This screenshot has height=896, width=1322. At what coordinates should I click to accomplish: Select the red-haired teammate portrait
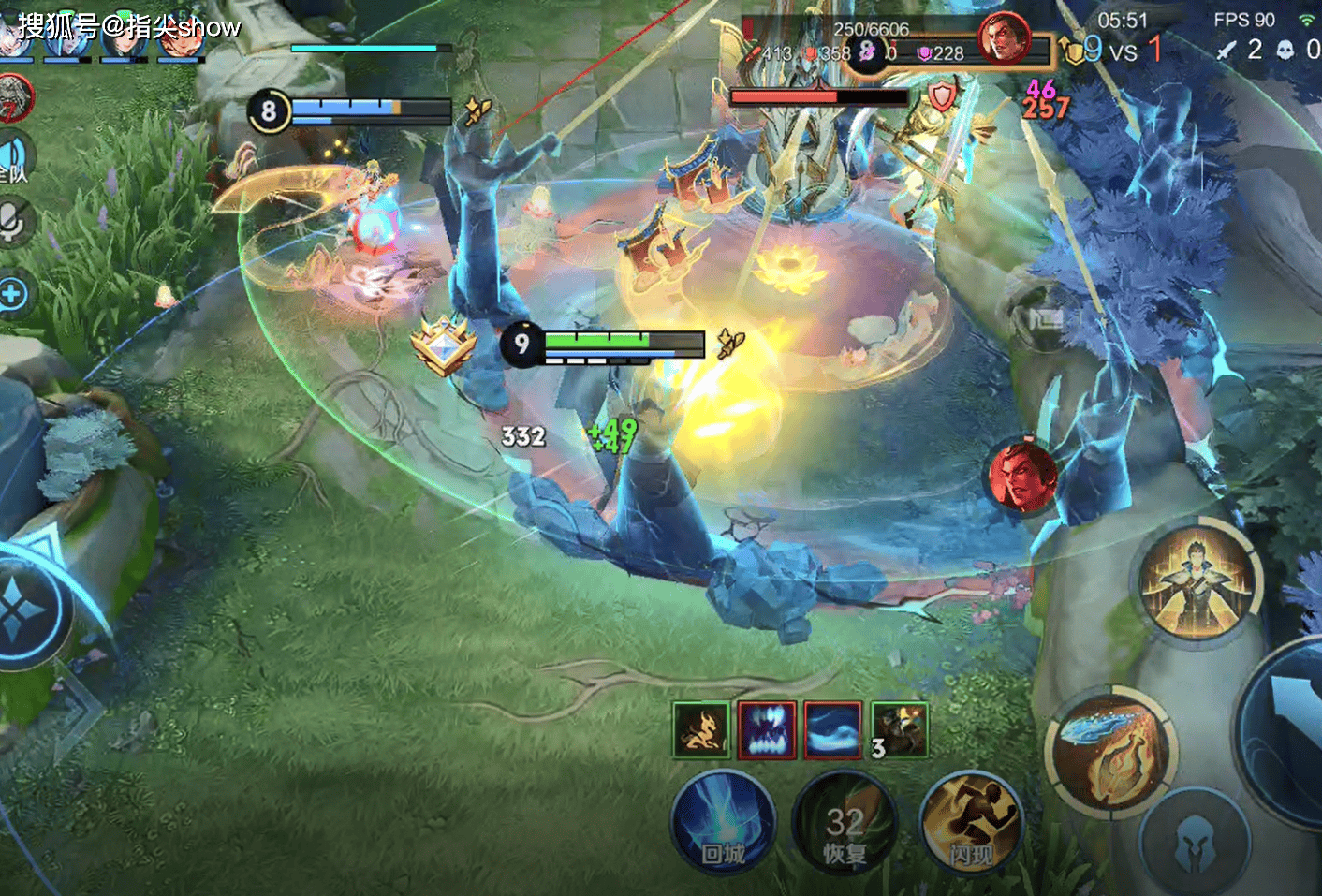point(178,36)
